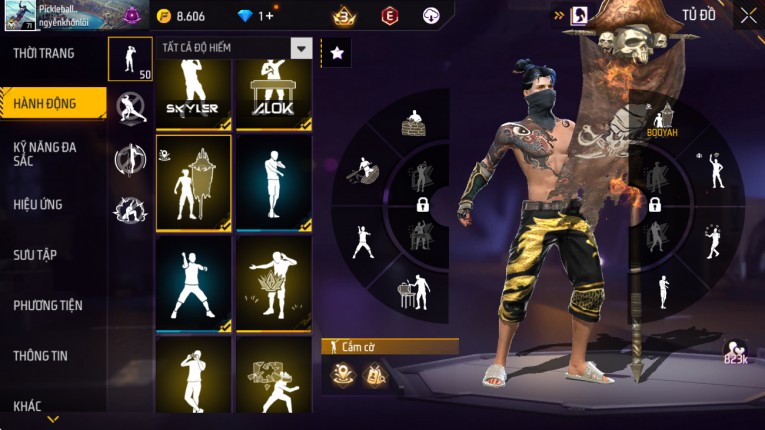This screenshot has height=430, width=765.
Task: Show the Thông Tin section
Action: coord(40,355)
